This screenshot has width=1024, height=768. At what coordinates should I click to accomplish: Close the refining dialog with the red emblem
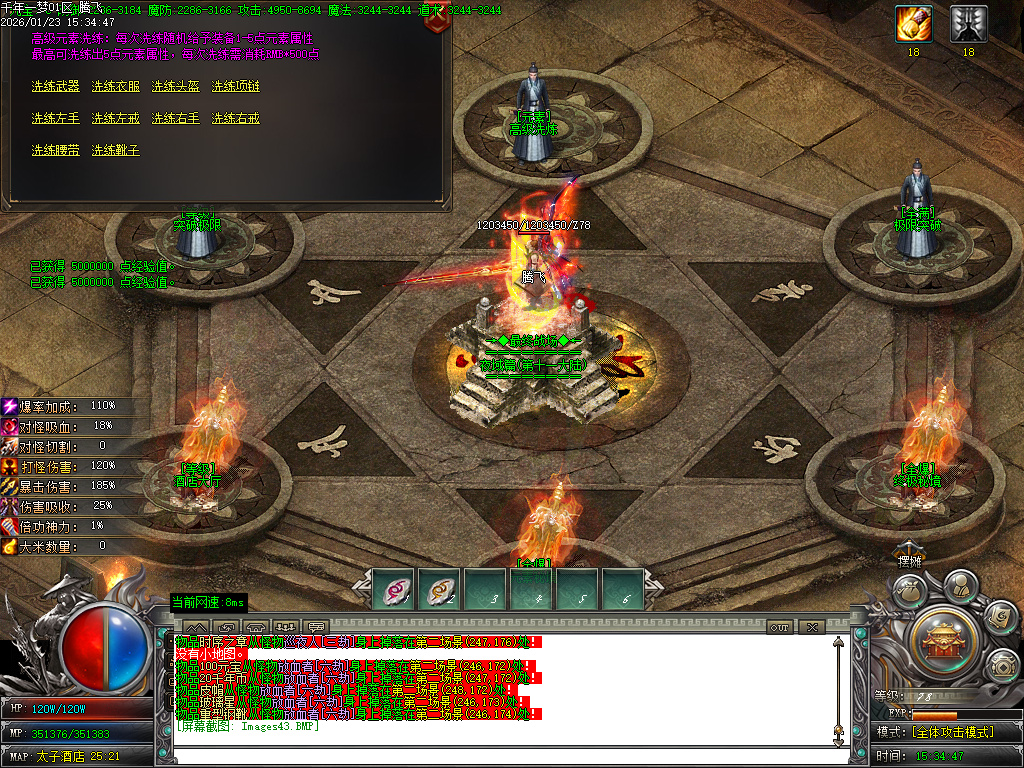[436, 20]
